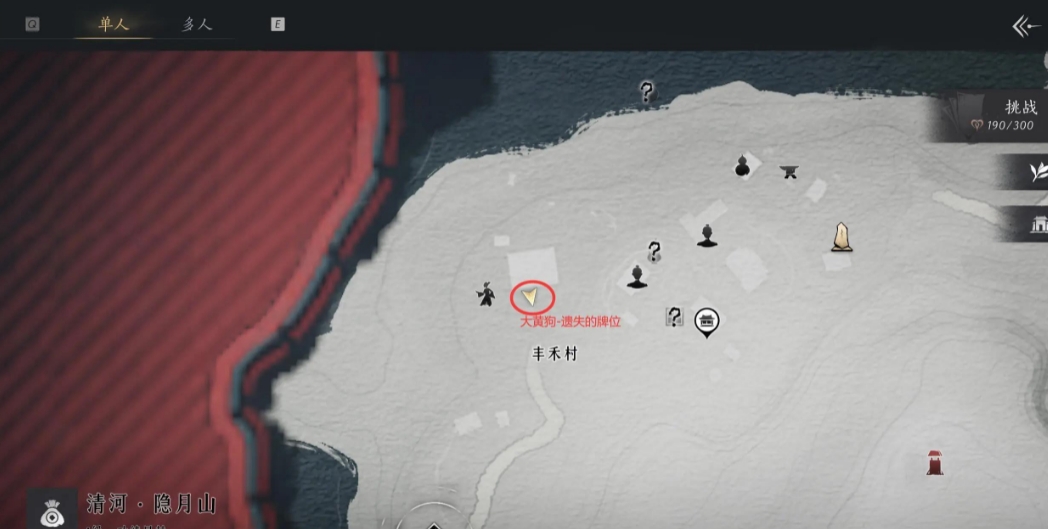Click the red shrine marker
The width and height of the screenshot is (1048, 529).
tap(935, 462)
